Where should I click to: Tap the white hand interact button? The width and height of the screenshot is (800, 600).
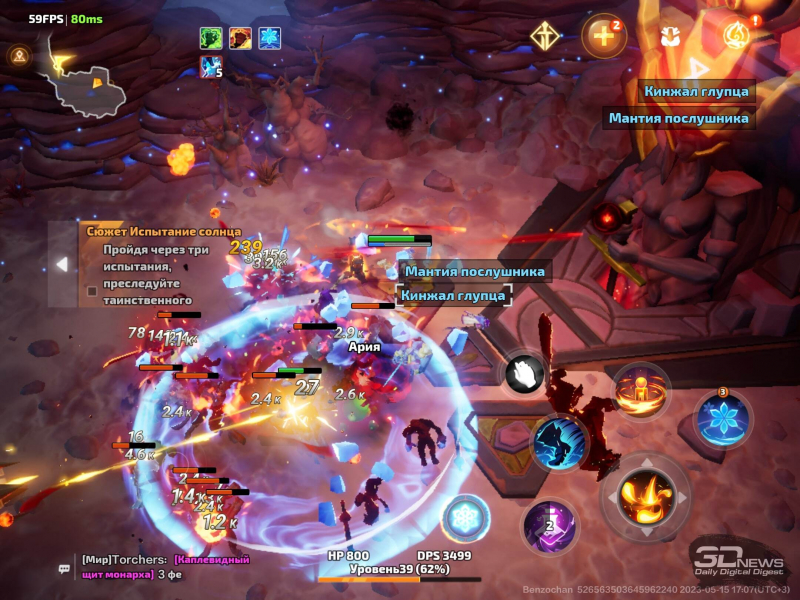click(522, 374)
